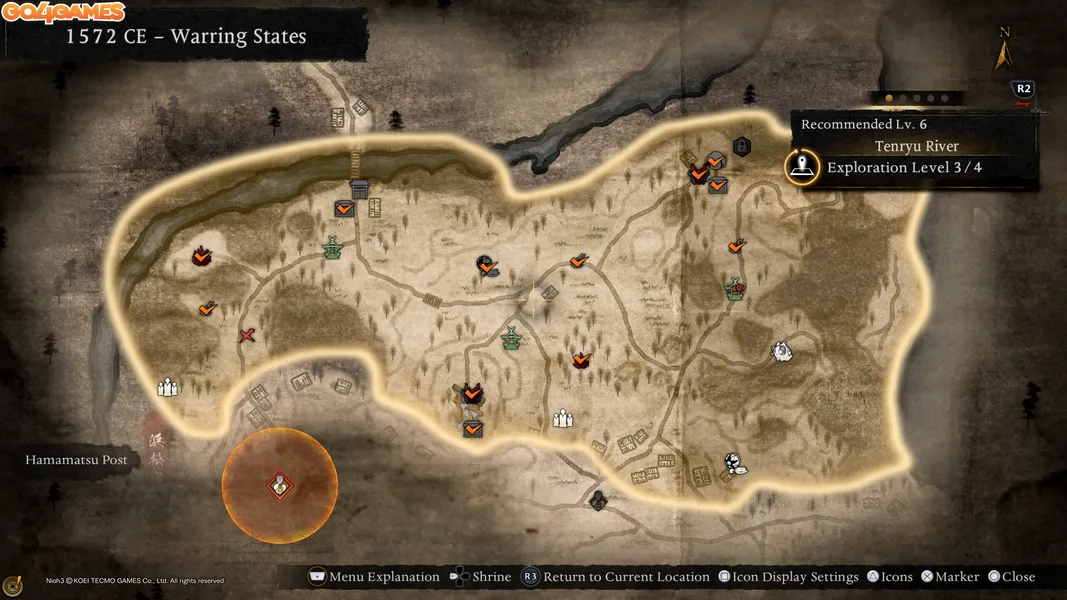Click the north compass indicator
Image resolution: width=1067 pixels, height=600 pixels.
coord(1003,50)
